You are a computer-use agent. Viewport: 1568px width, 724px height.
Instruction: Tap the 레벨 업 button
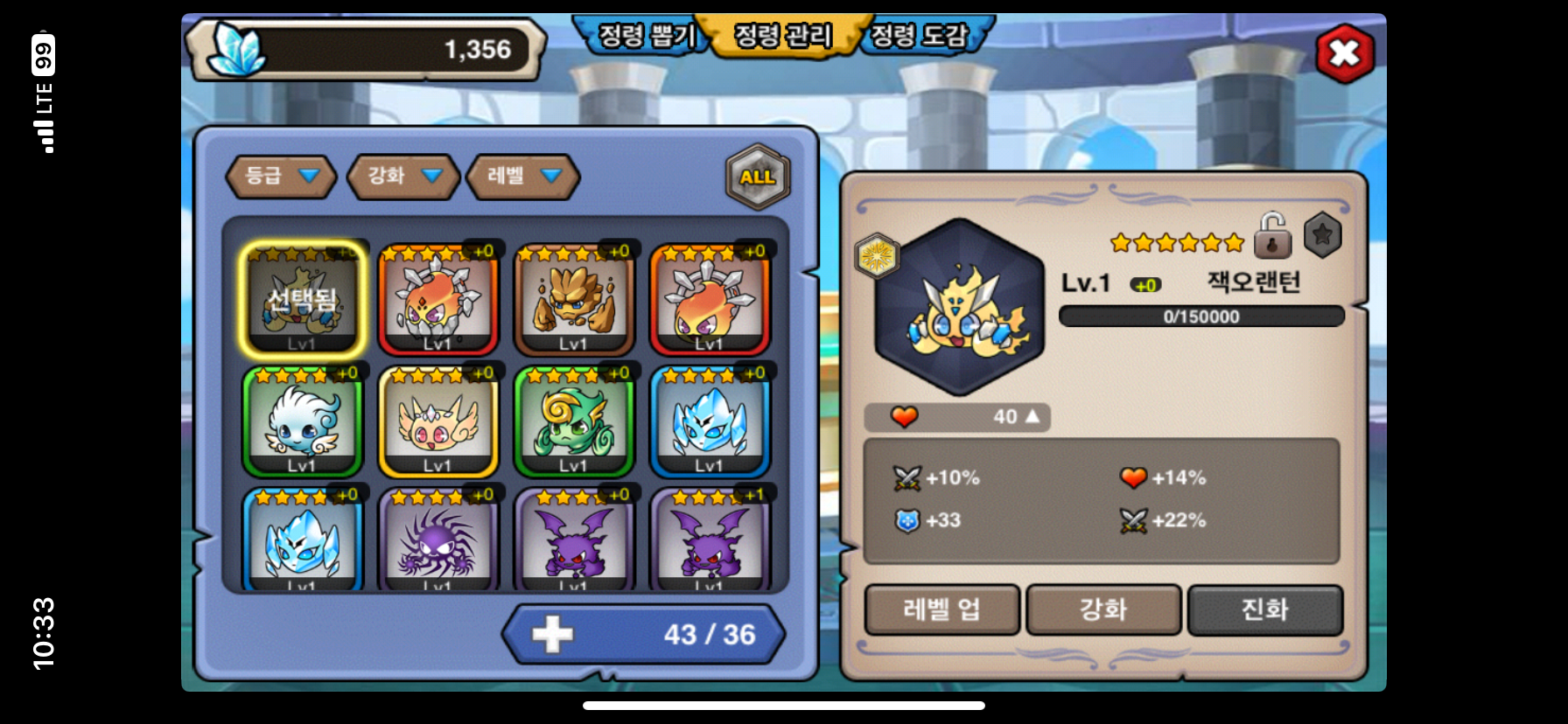point(941,609)
